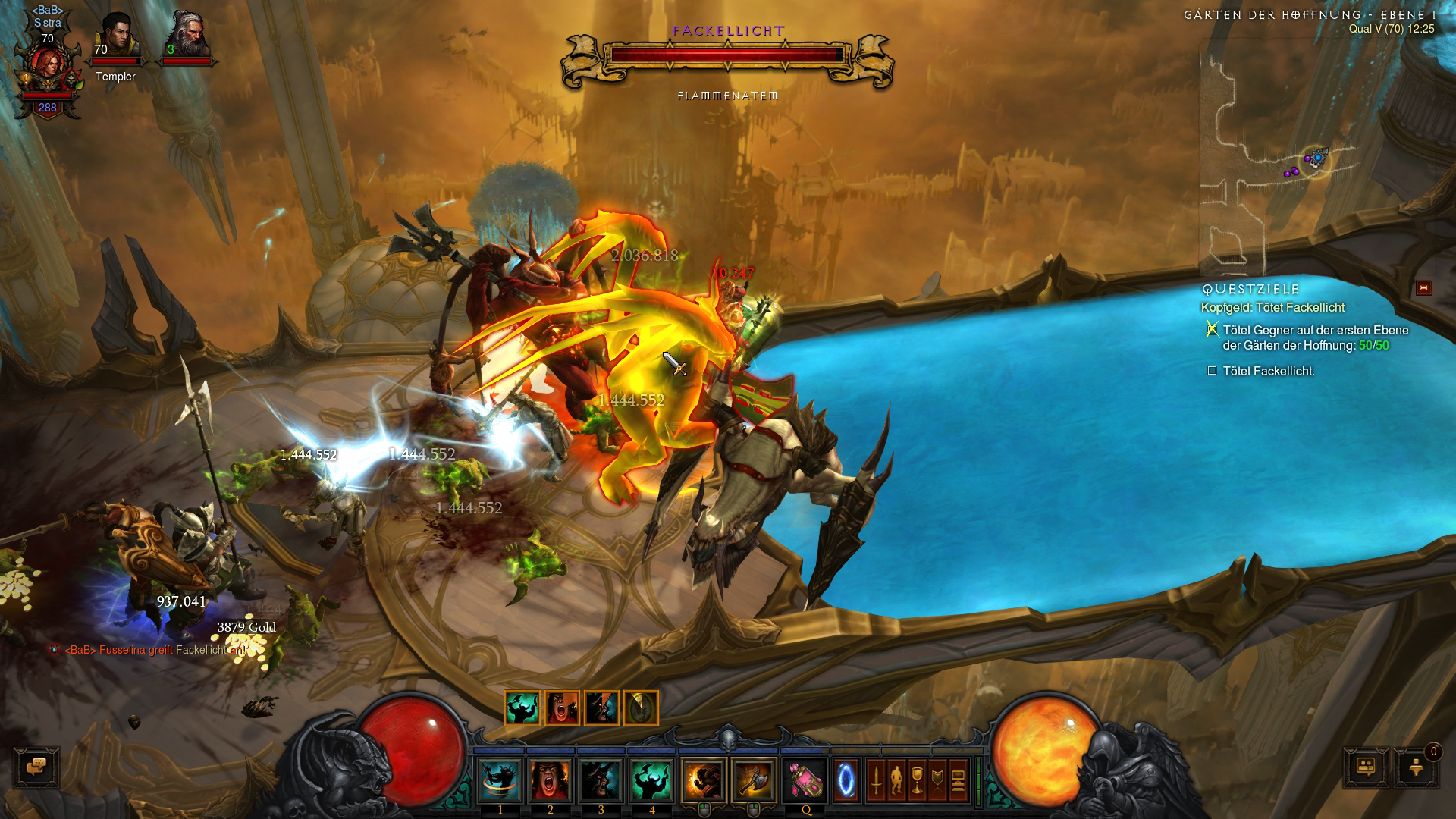Cast the green axe-wielding silhouette skill in slot 4
This screenshot has height=819, width=1456.
(651, 780)
